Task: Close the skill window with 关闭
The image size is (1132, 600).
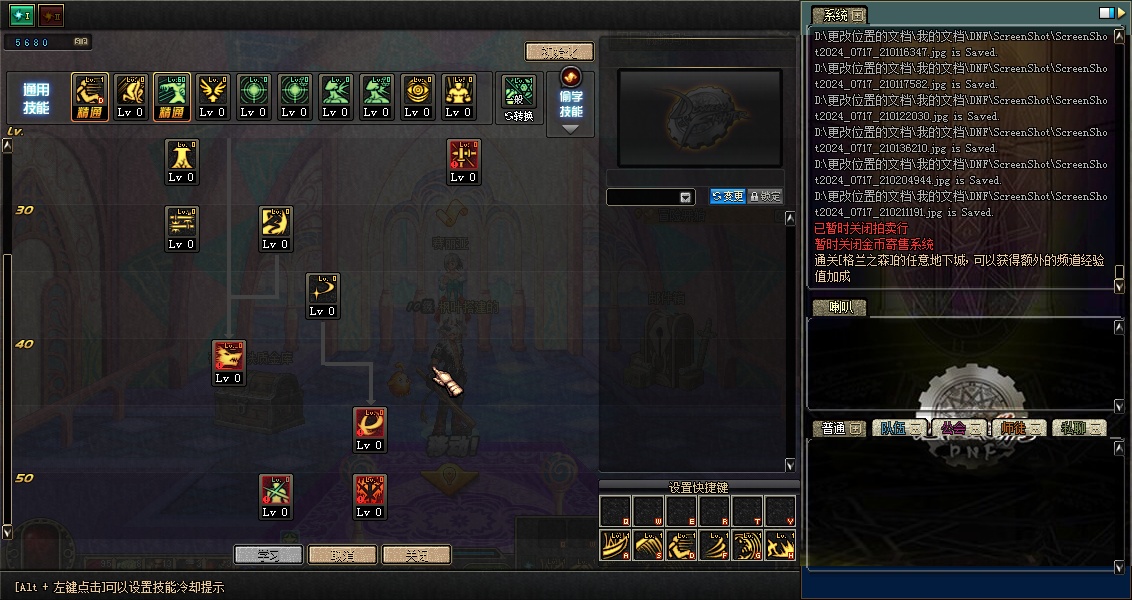Action: coord(416,554)
